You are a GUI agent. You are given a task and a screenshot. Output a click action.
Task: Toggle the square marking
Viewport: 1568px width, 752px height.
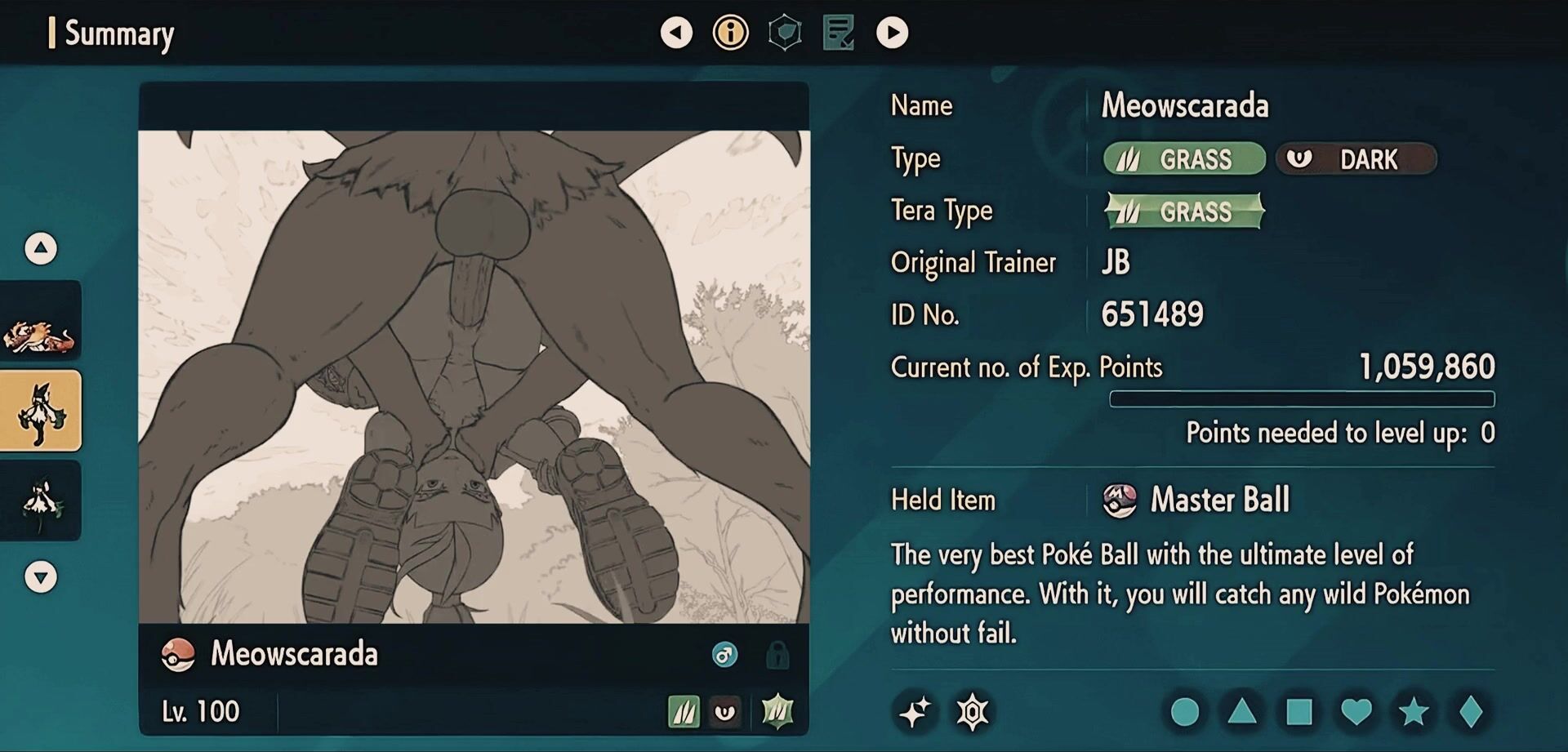(x=1298, y=712)
